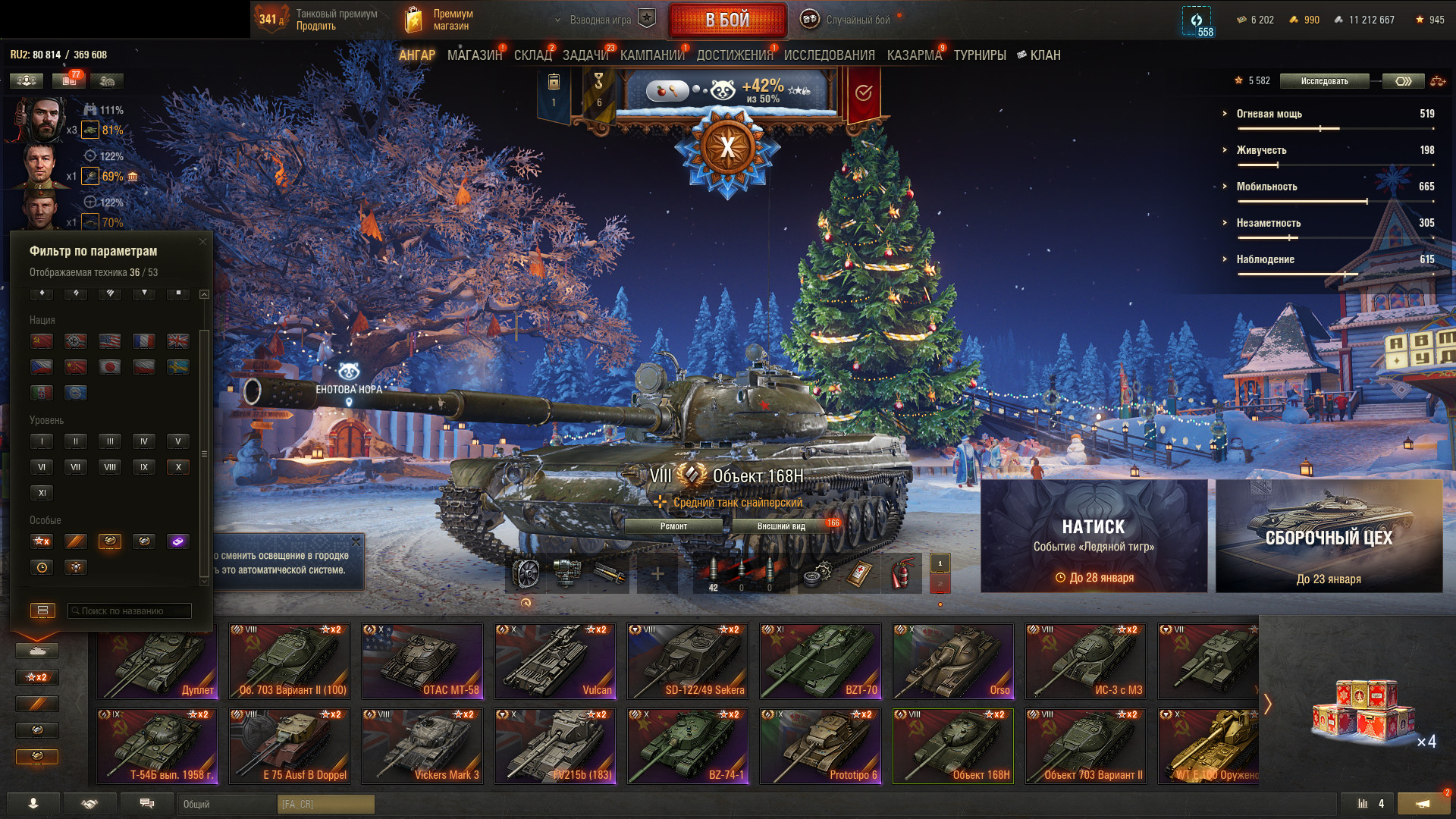Click the Исследовать research button

coord(1324,81)
